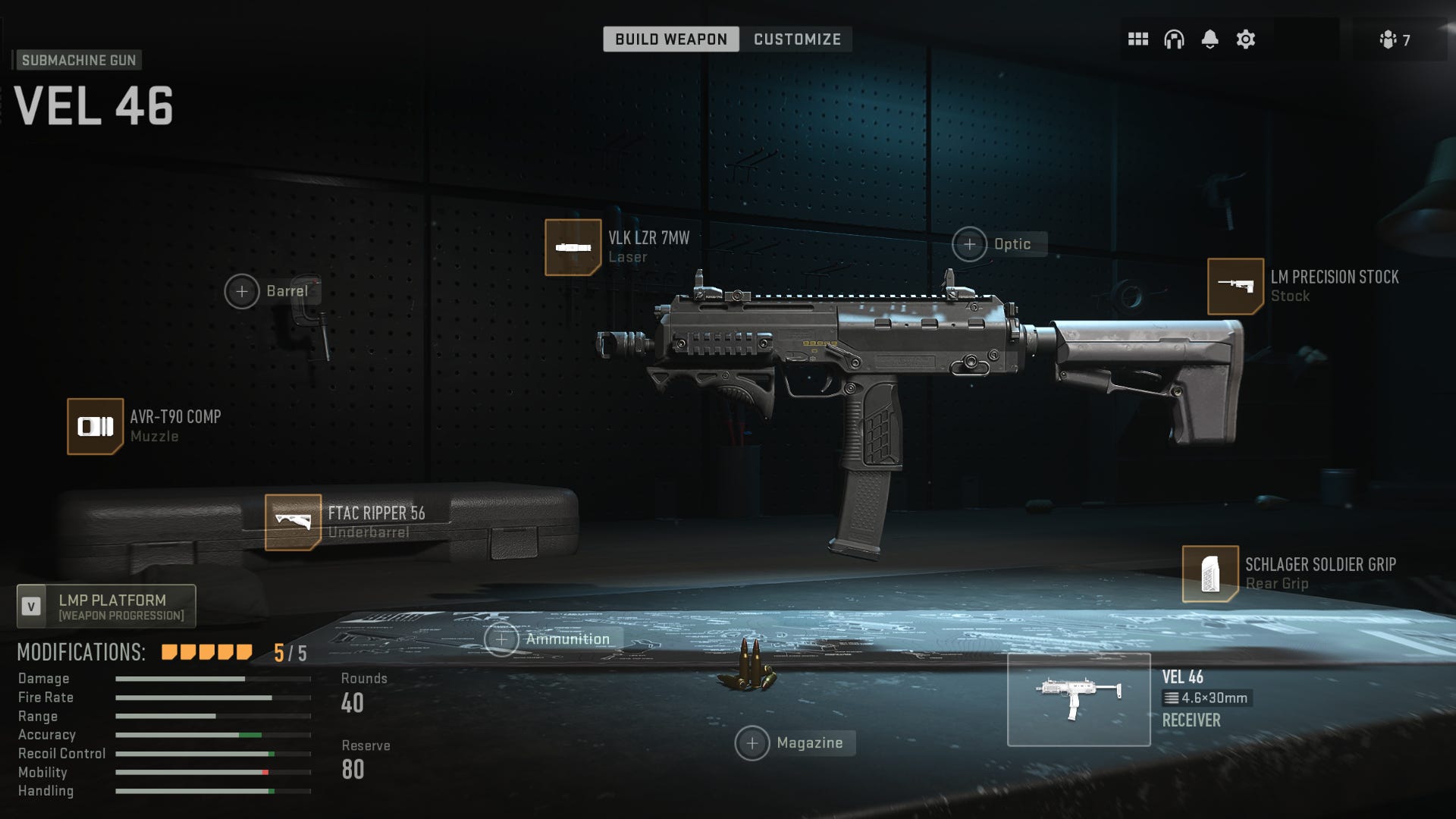Select the AVR-T90 Comp muzzle attachment
This screenshot has width=1456, height=819.
[96, 426]
